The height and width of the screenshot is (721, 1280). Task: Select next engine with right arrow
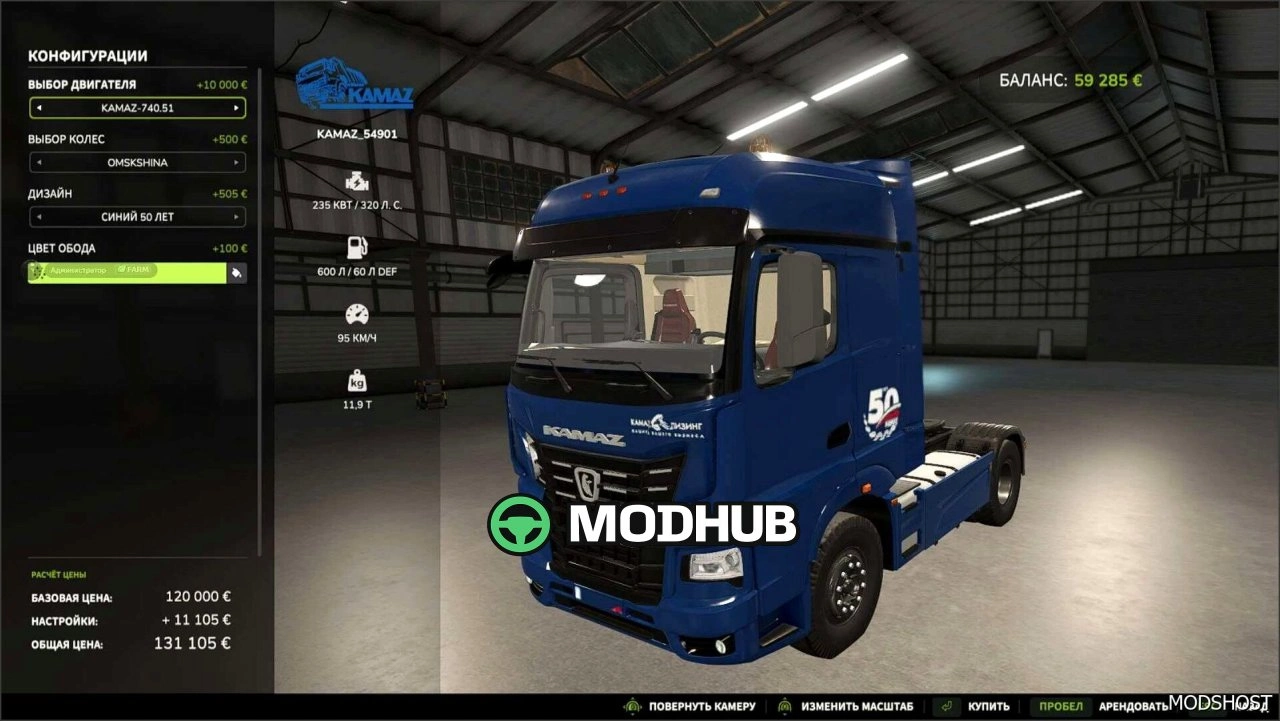pos(239,108)
